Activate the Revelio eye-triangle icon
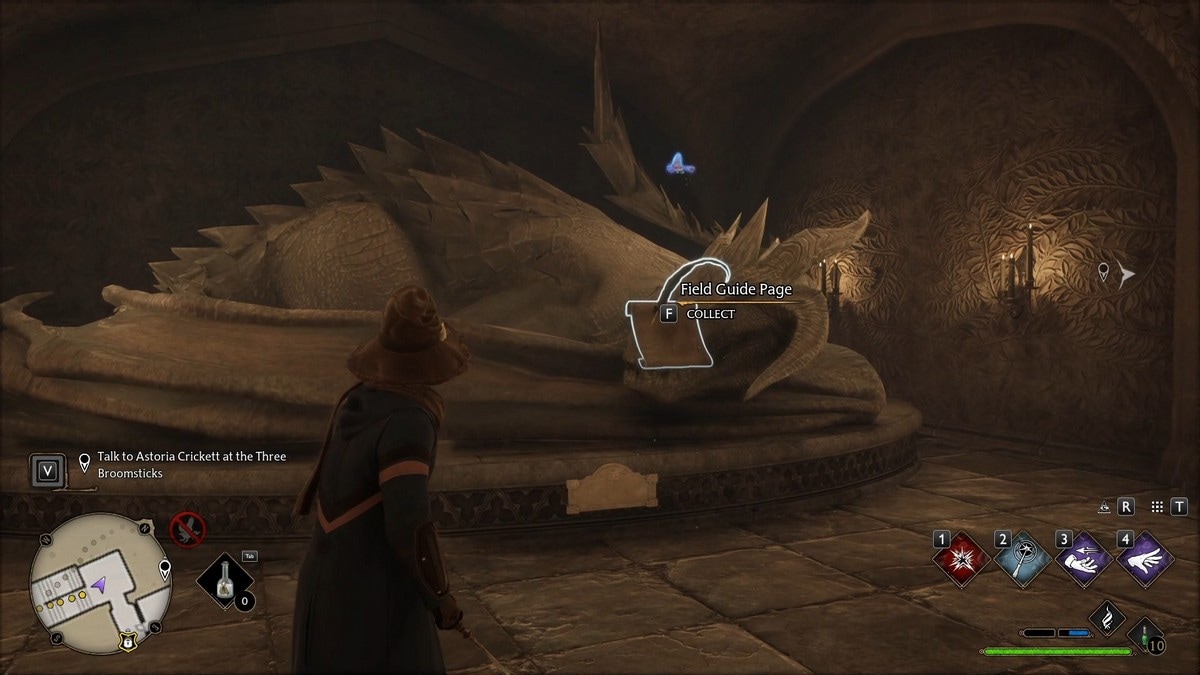1200x675 pixels. click(x=1105, y=507)
